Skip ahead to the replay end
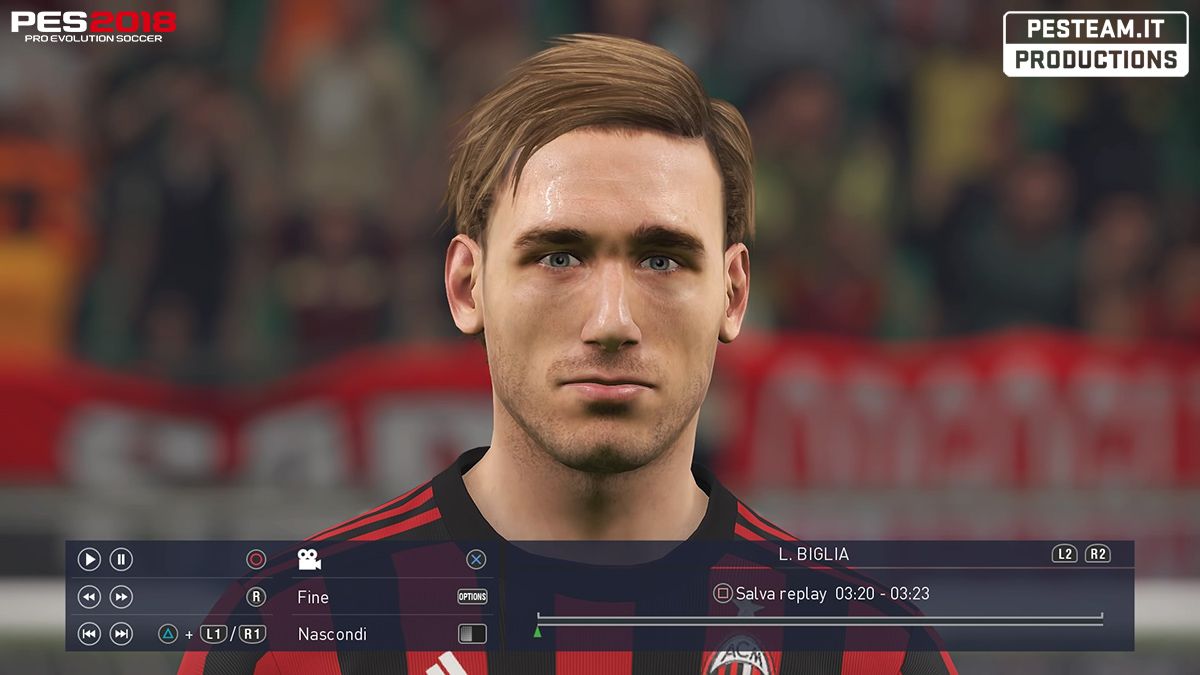Viewport: 1200px width, 675px height. [x=121, y=633]
